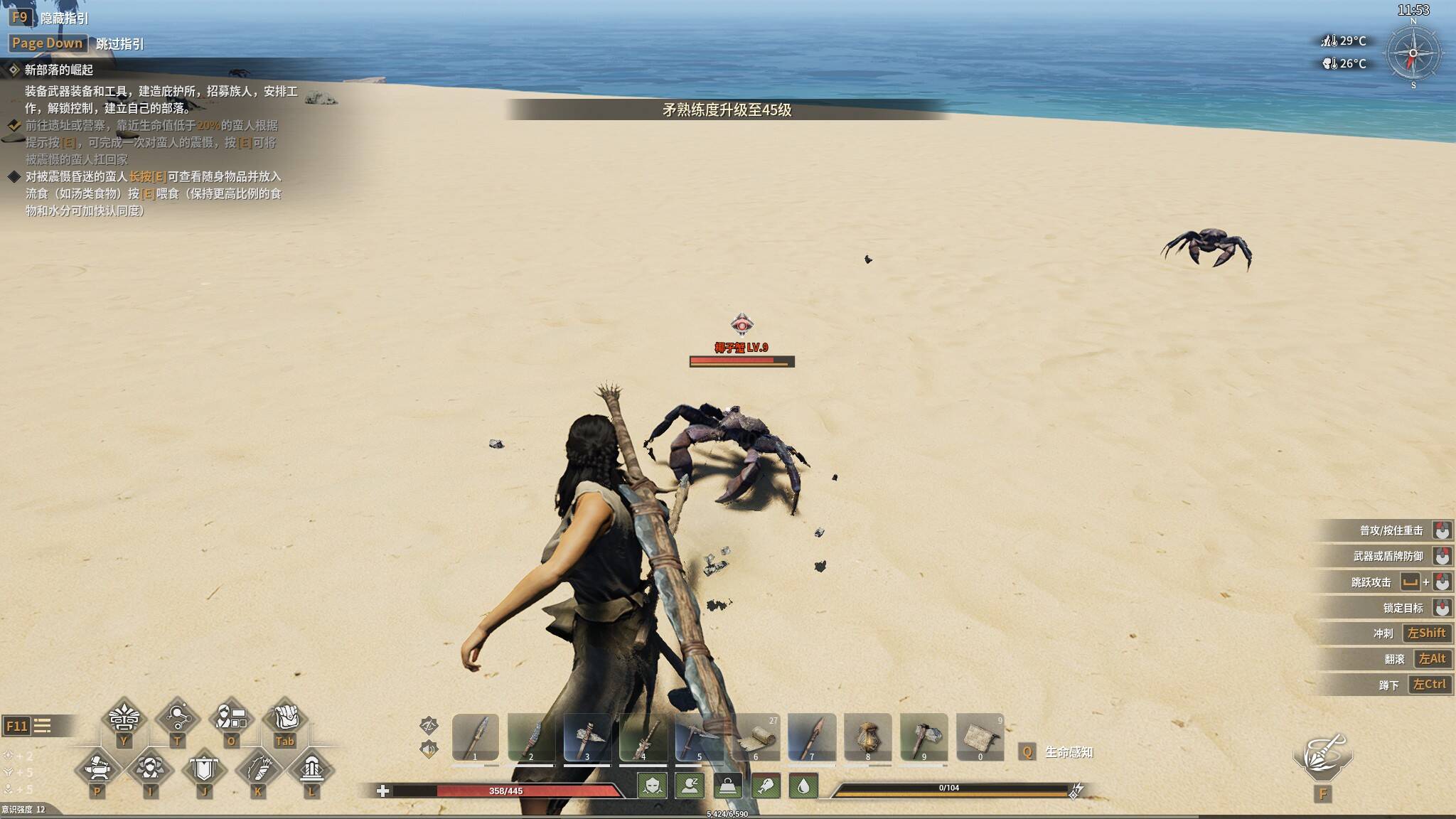
Task: Open the building gate icon
Action: click(x=311, y=769)
